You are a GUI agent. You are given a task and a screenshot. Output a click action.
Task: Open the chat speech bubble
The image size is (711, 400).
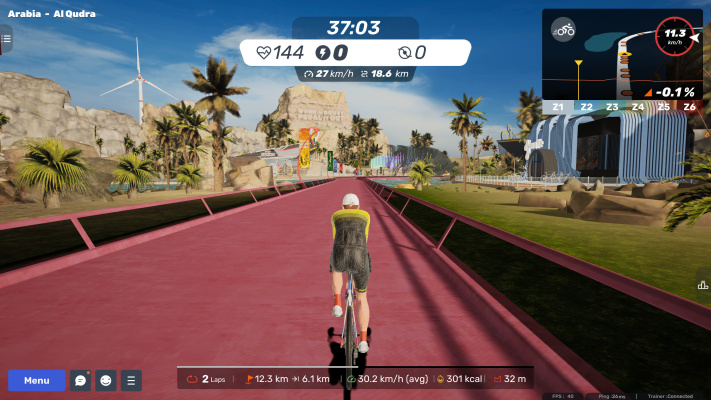(81, 380)
